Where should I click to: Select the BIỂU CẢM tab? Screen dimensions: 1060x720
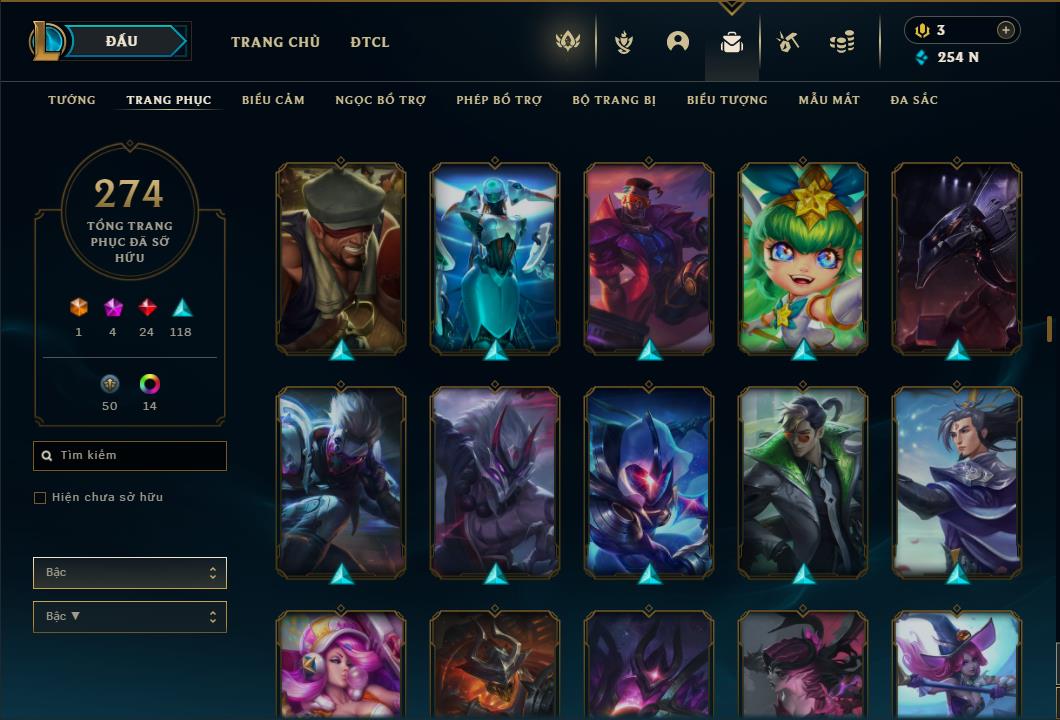point(273,100)
